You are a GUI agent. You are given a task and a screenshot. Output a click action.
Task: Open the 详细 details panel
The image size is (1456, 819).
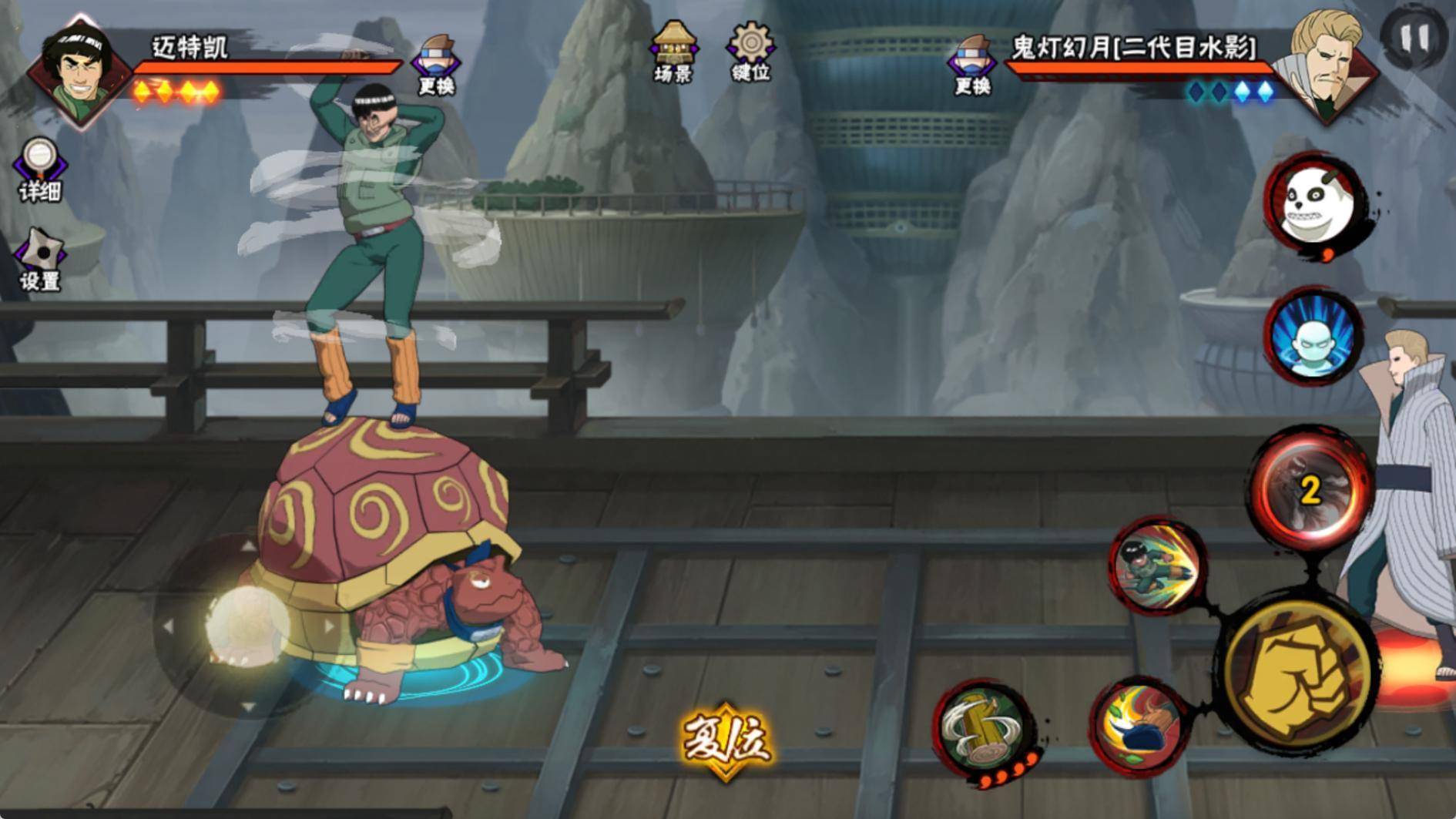39,170
